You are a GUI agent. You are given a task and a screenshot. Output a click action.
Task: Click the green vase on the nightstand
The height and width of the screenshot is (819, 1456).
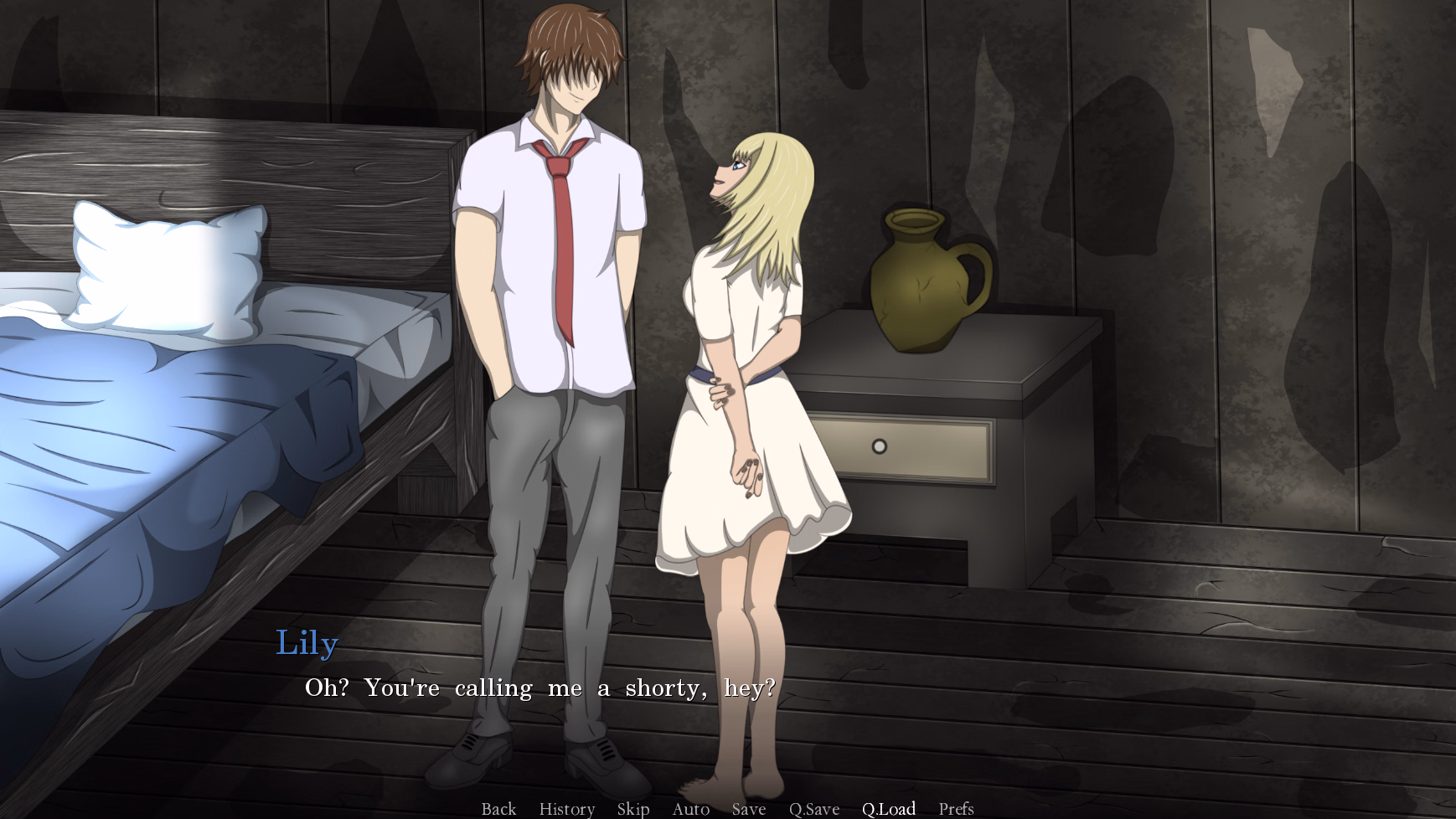coord(922,276)
